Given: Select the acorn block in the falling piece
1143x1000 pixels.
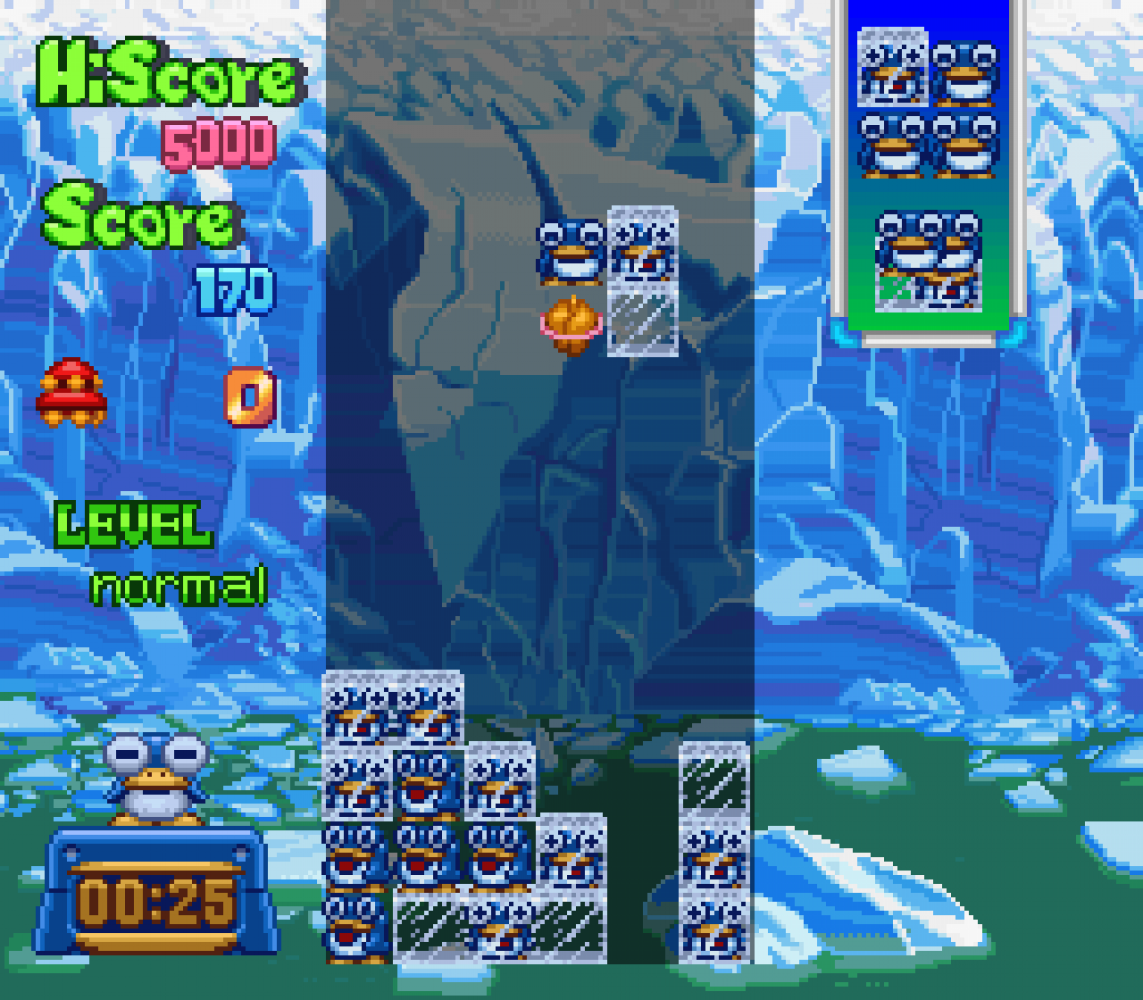Looking at the screenshot, I should (x=571, y=323).
